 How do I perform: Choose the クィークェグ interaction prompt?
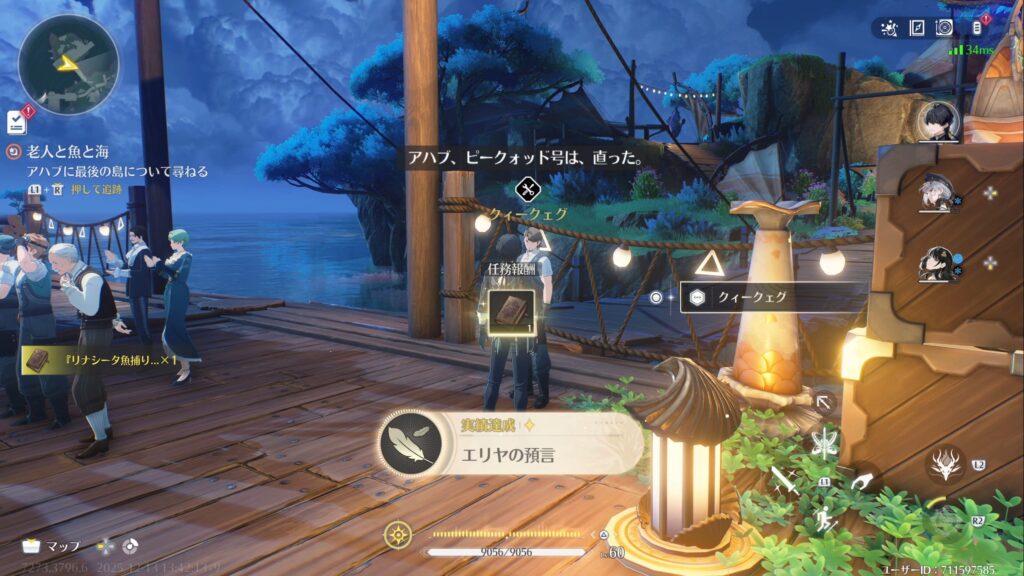[772, 297]
